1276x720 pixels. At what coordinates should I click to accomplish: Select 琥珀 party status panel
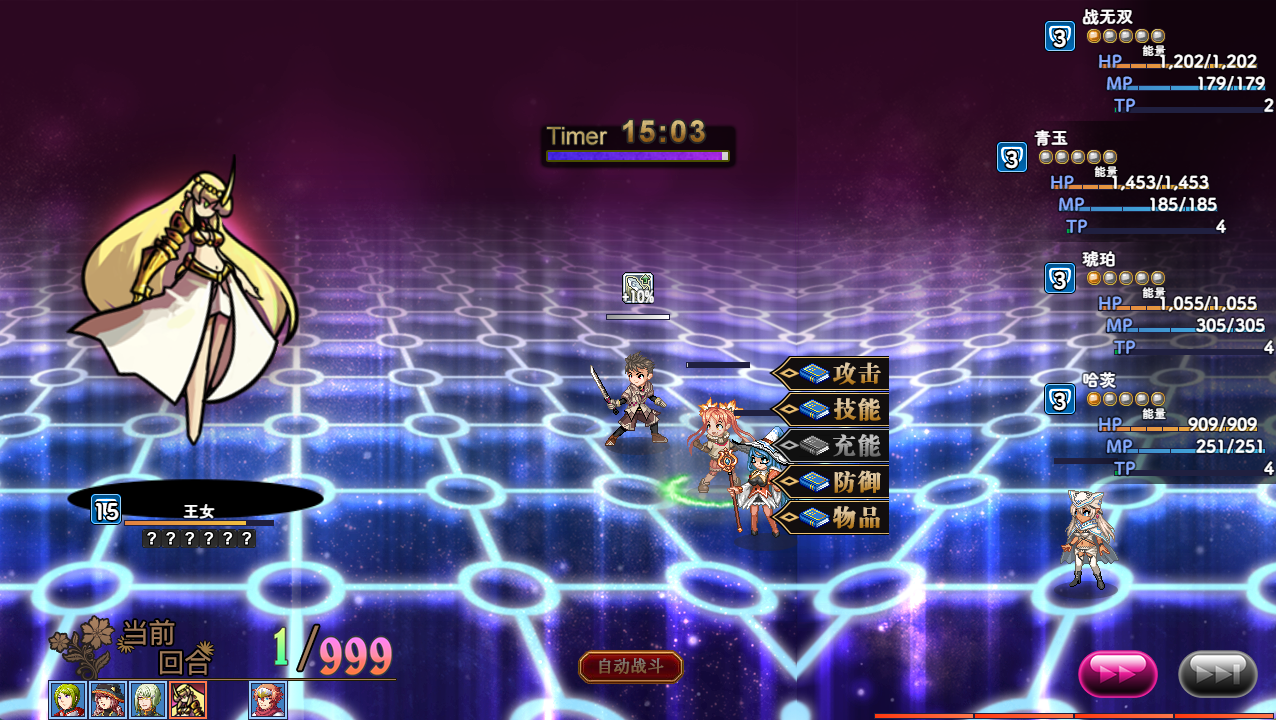[1160, 304]
